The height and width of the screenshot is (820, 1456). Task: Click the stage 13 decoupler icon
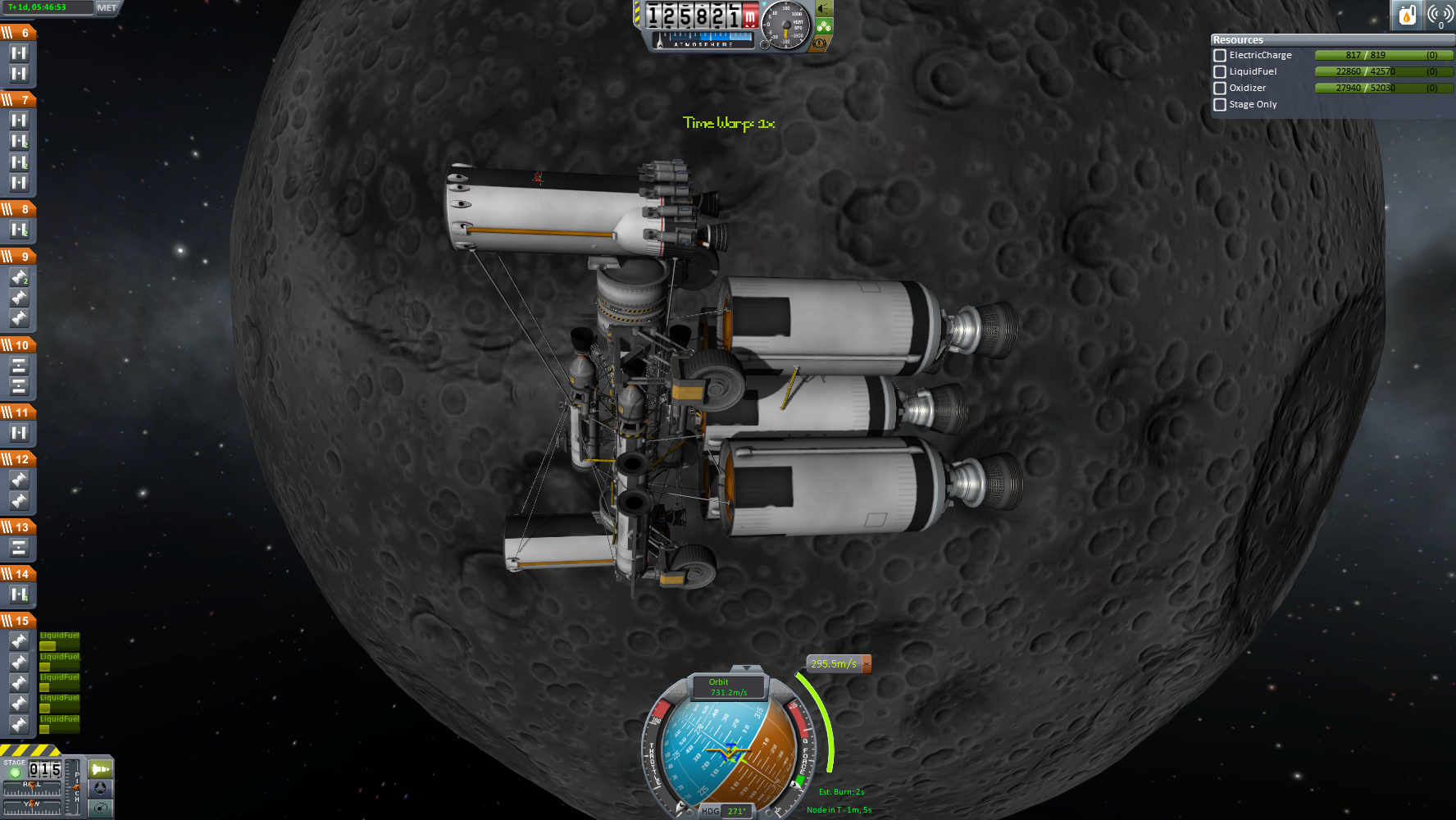(x=19, y=548)
